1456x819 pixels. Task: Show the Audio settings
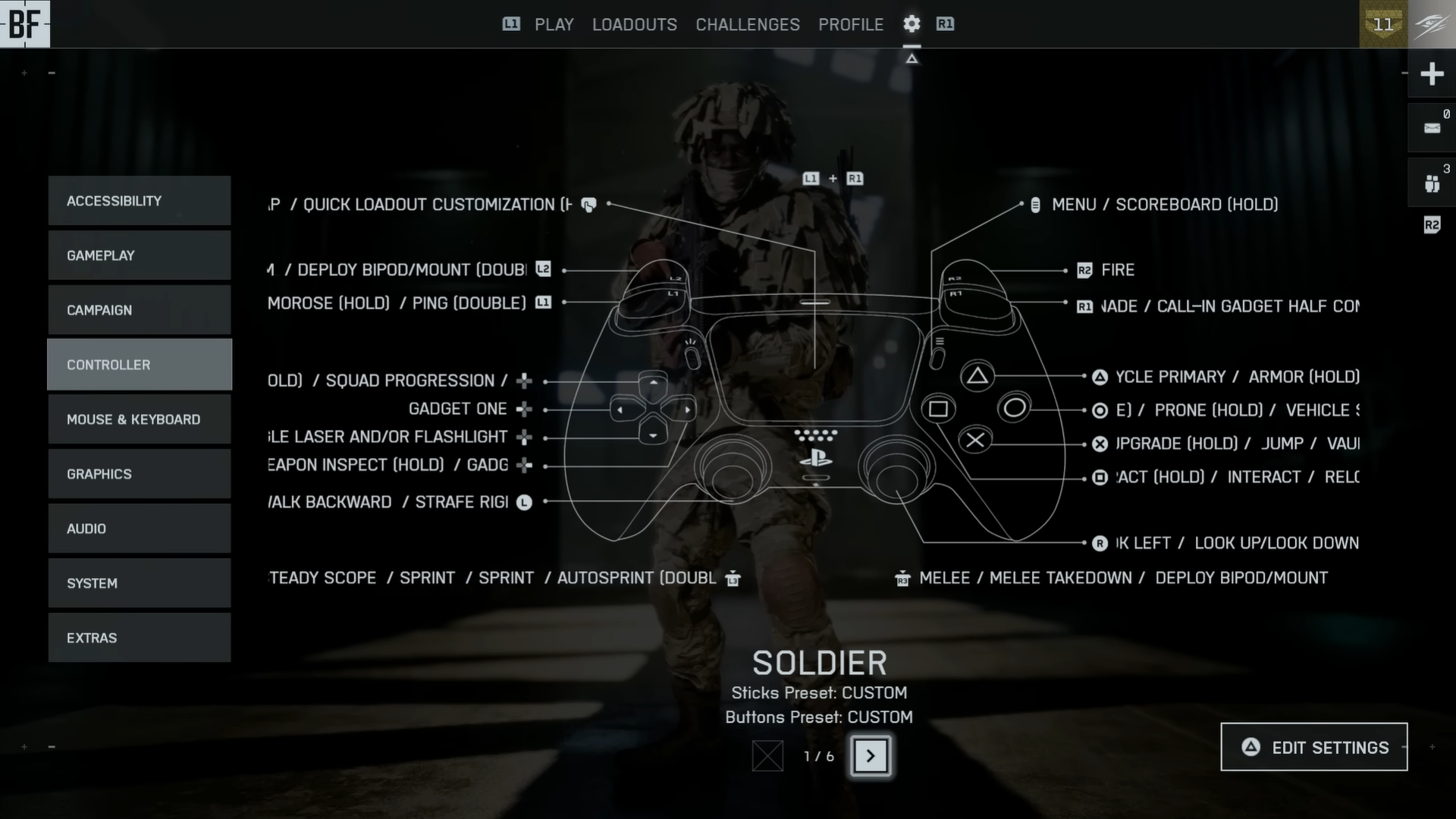tap(140, 529)
